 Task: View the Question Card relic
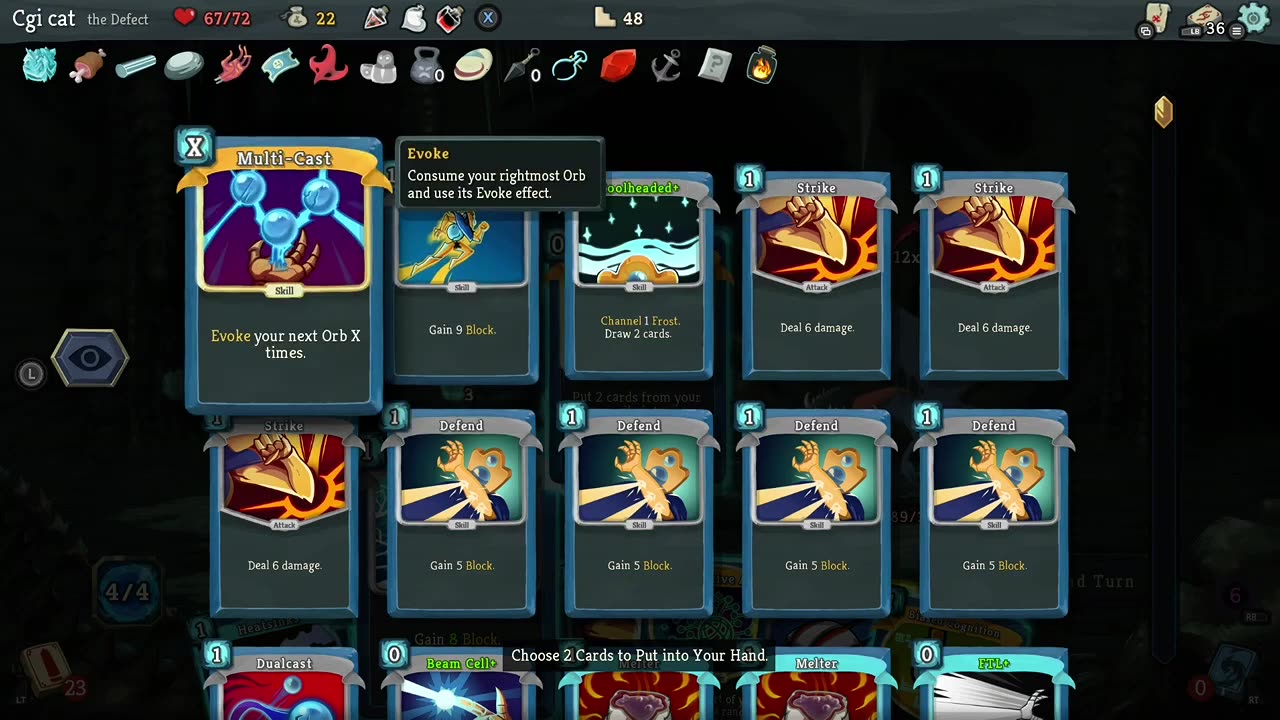713,64
